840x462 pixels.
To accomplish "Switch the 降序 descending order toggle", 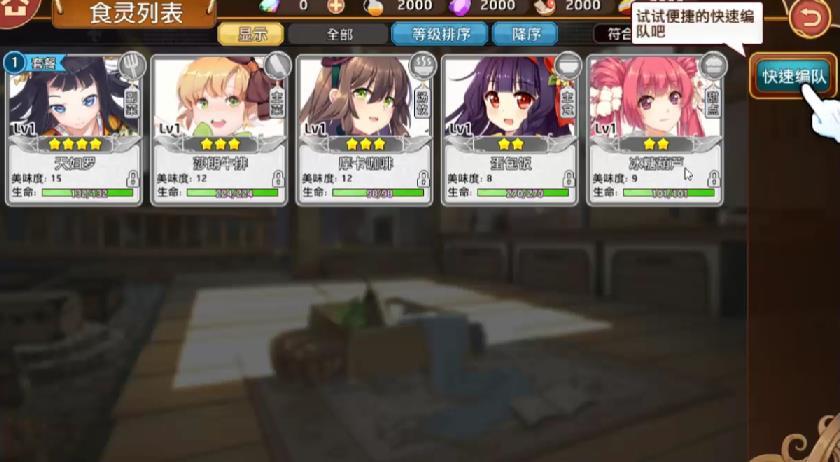I will 525,33.
